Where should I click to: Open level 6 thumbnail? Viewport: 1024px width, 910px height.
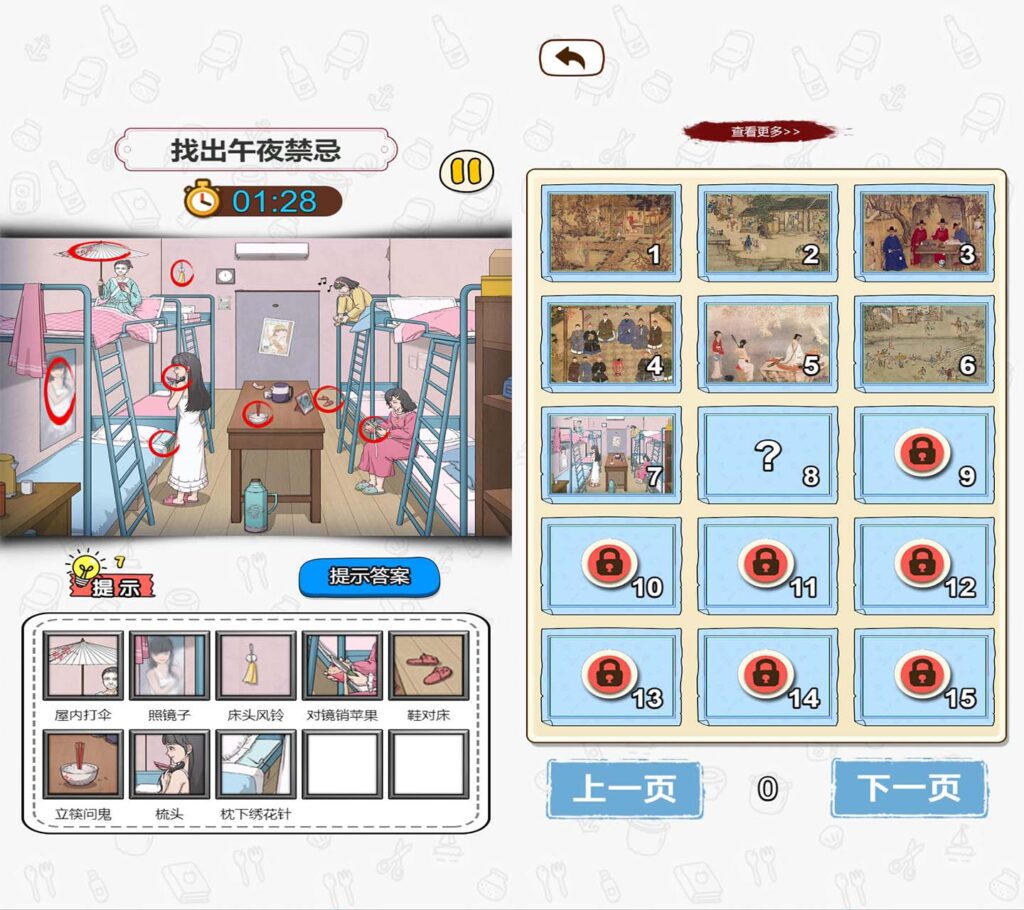point(923,343)
